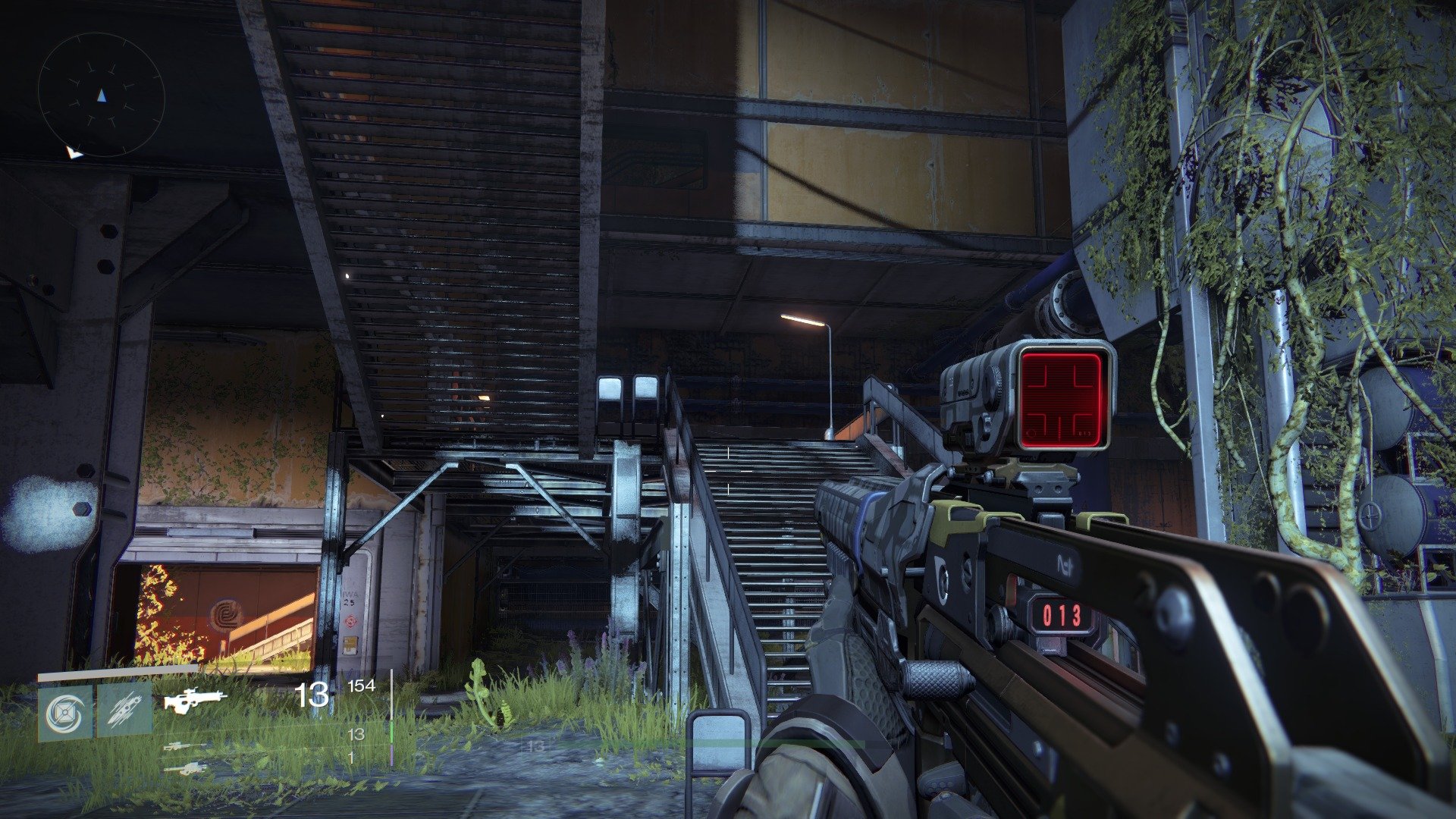Switch to the sniper rifle weapon icon
The width and height of the screenshot is (1456, 819).
point(184,747)
